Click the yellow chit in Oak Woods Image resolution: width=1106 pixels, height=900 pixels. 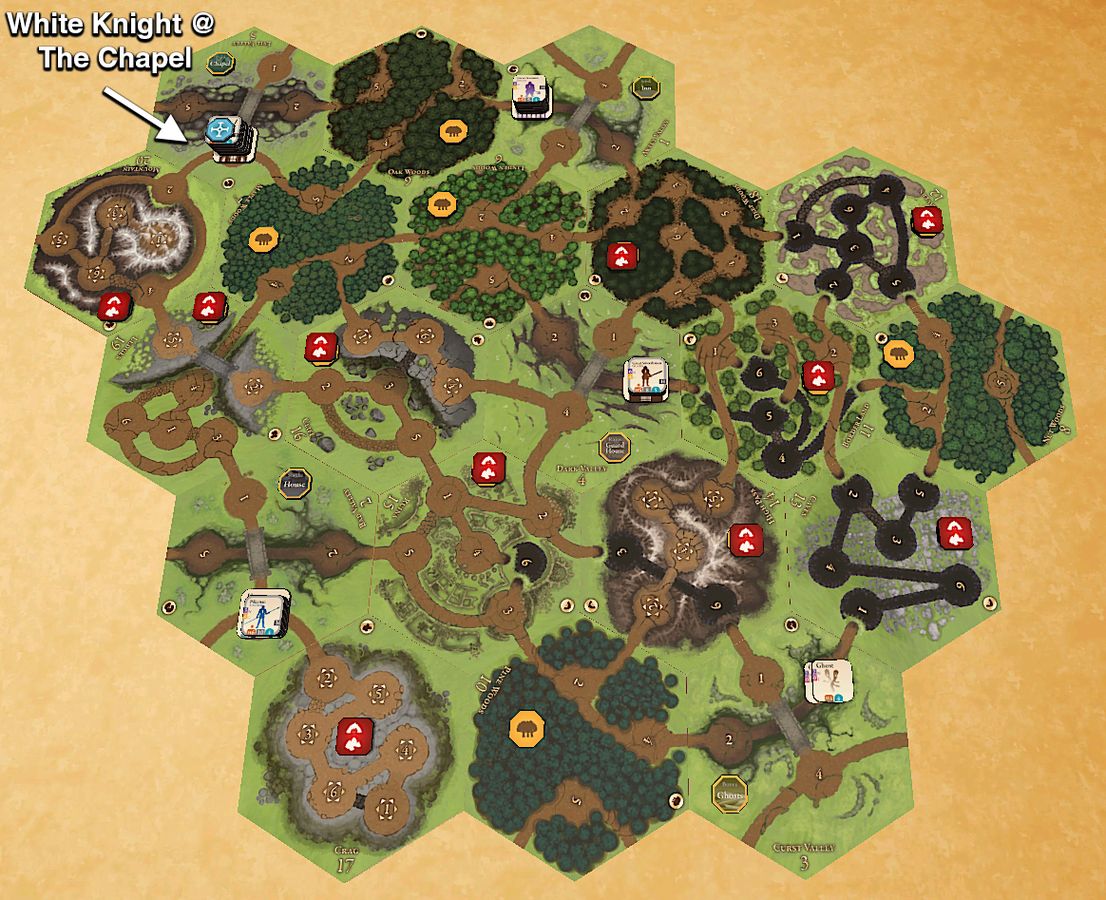point(452,131)
